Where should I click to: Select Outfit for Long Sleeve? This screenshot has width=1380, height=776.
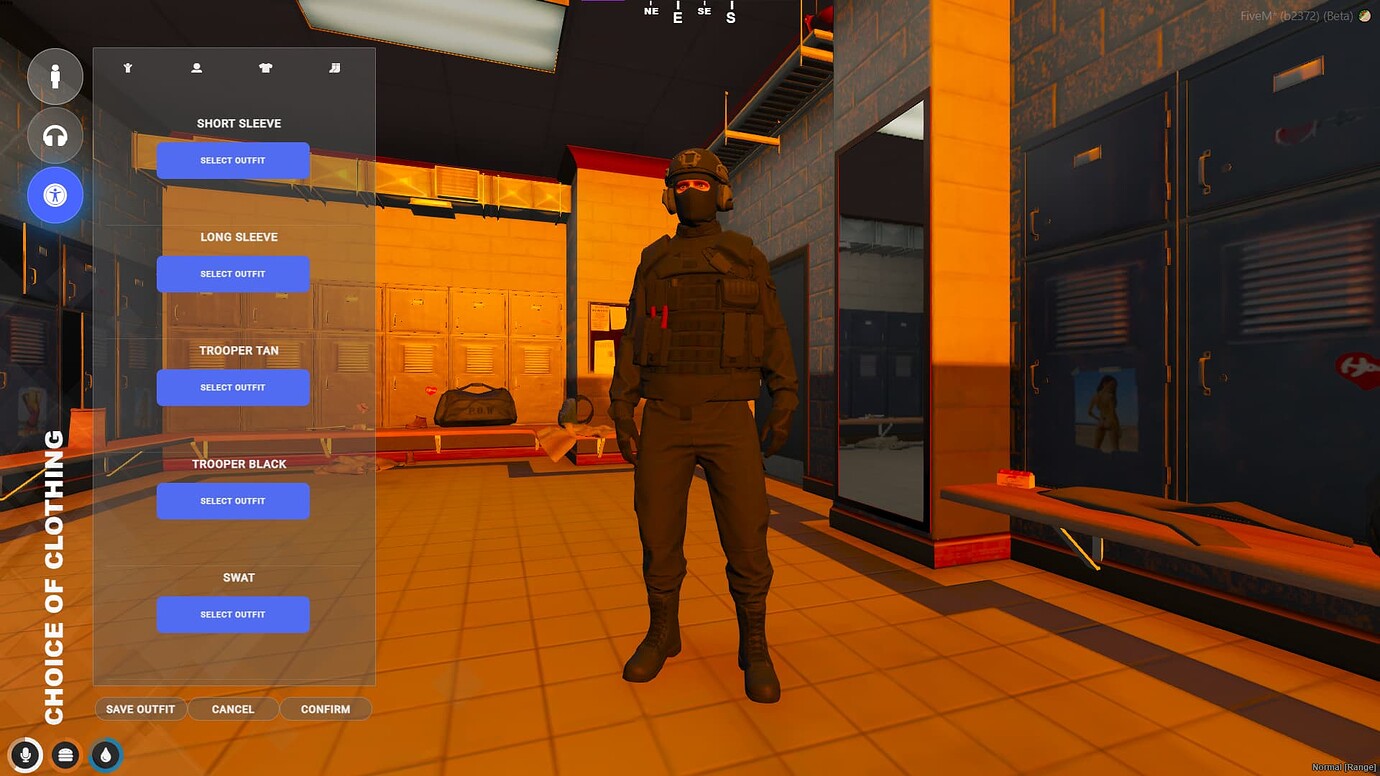[233, 273]
